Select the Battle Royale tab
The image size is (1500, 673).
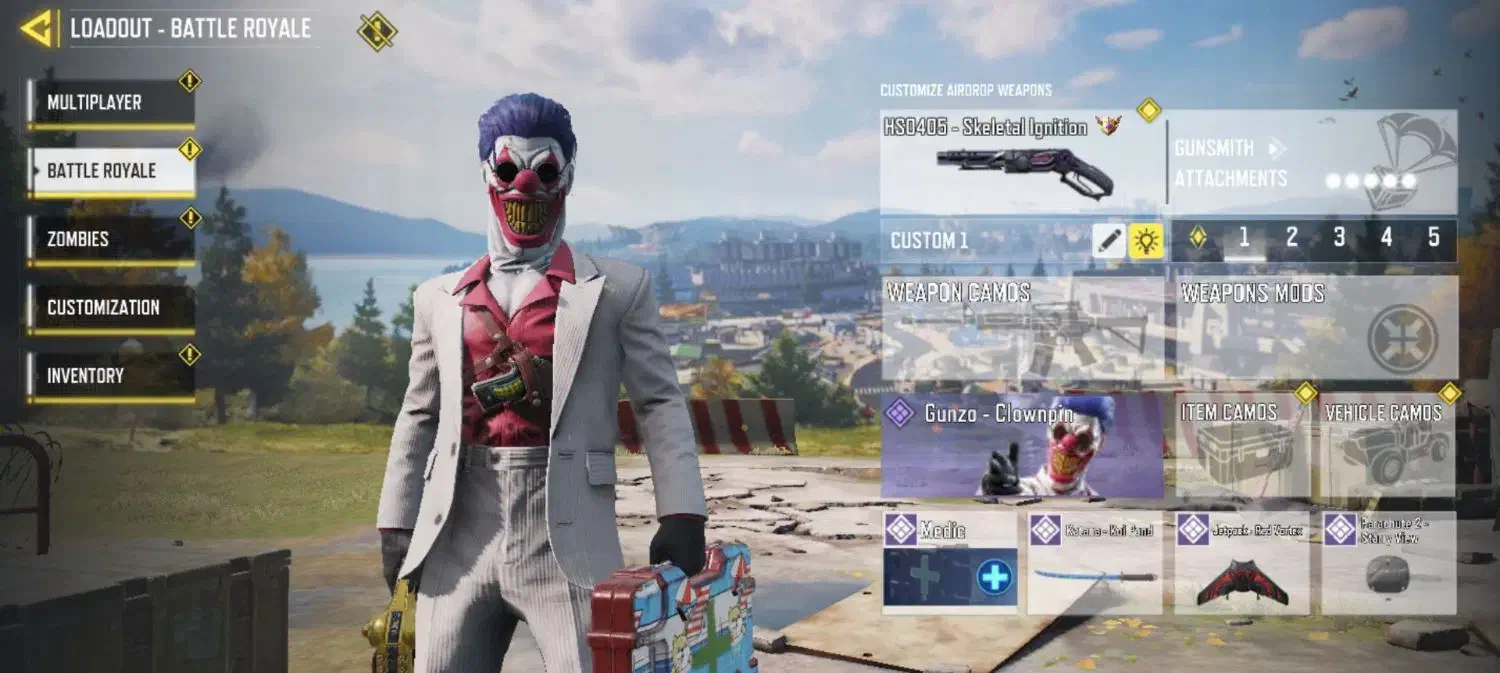(110, 171)
